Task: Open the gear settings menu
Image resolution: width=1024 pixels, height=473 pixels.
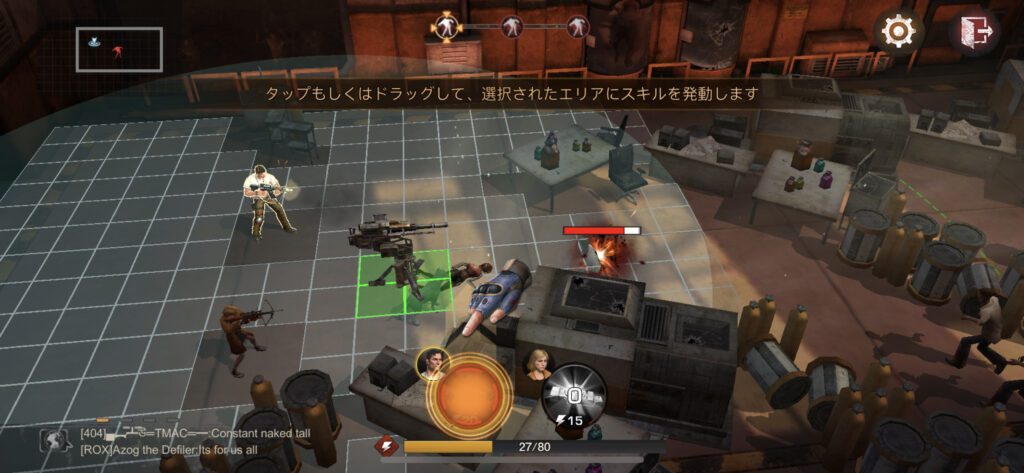Action: tap(898, 32)
